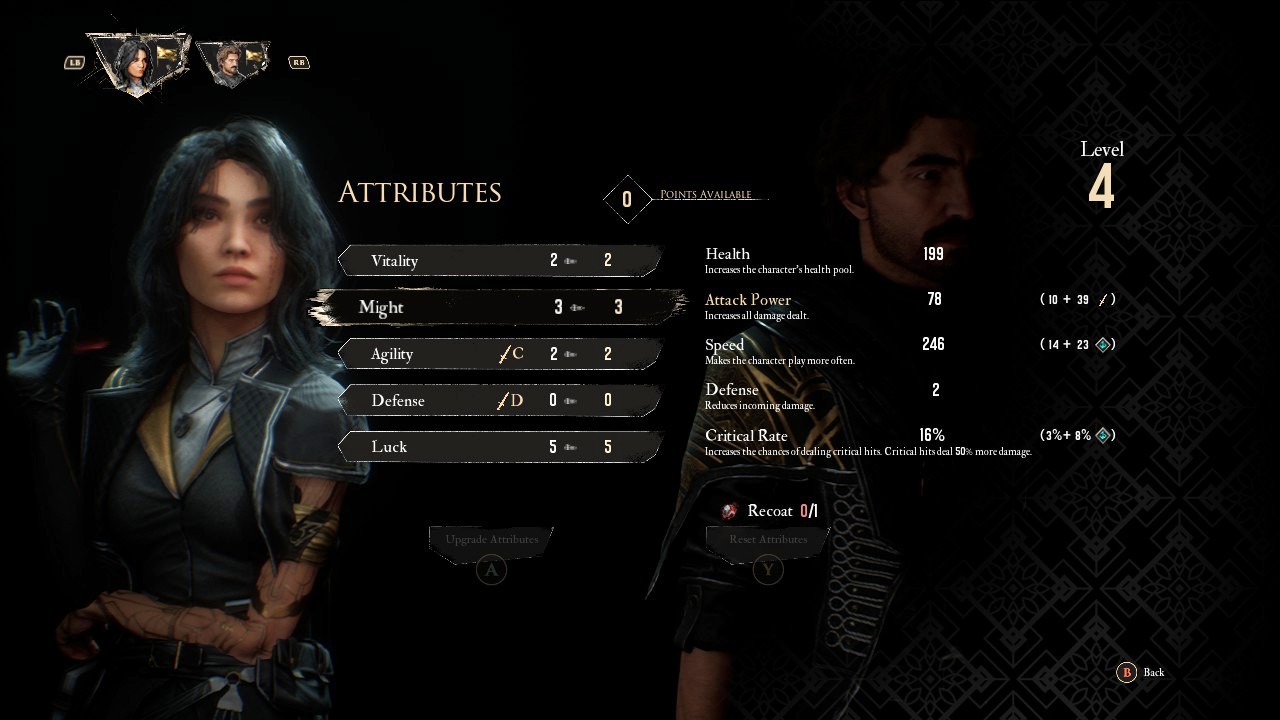Screen dimensions: 1280x720
Task: Switch to the dark-haired woman character portrait
Action: 136,62
